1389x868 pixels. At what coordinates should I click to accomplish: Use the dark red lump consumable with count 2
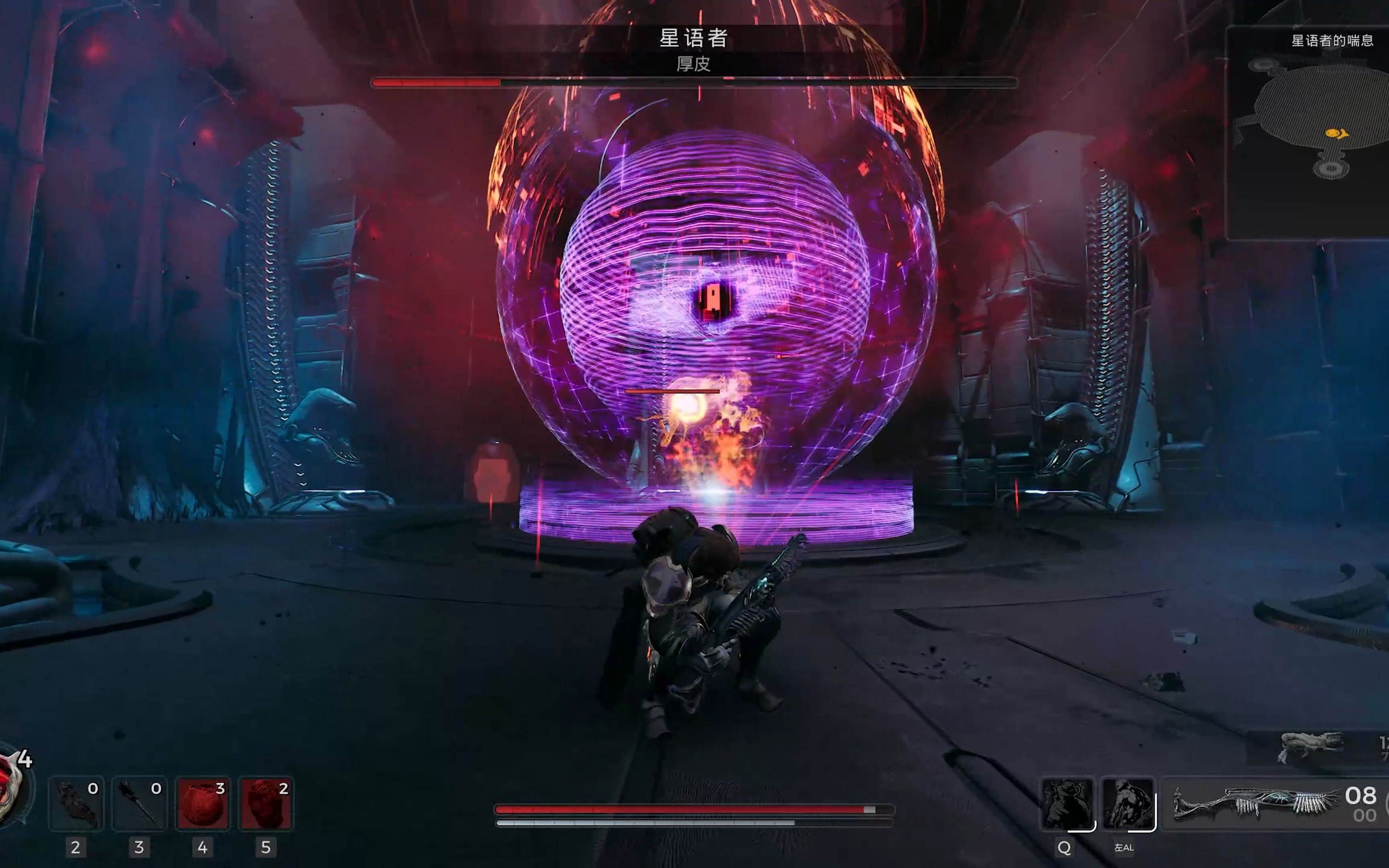pos(265,804)
